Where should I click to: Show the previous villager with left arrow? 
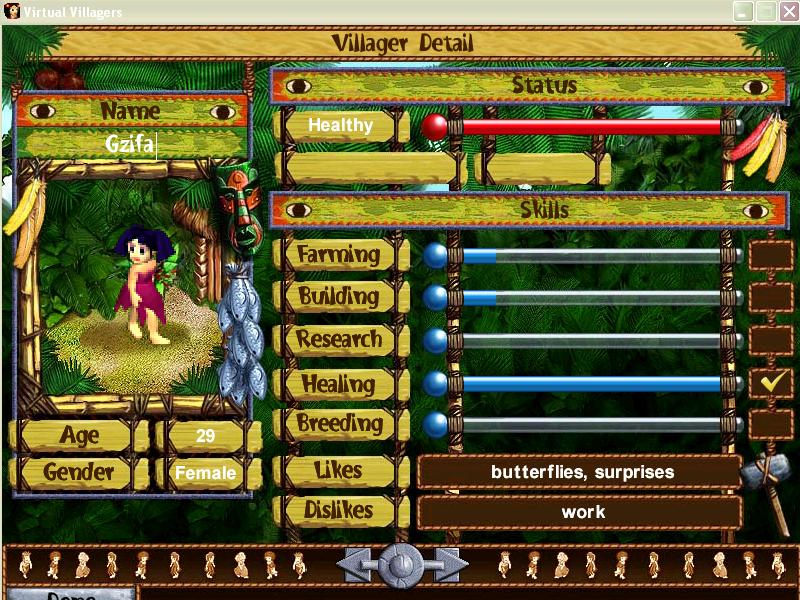coord(355,565)
